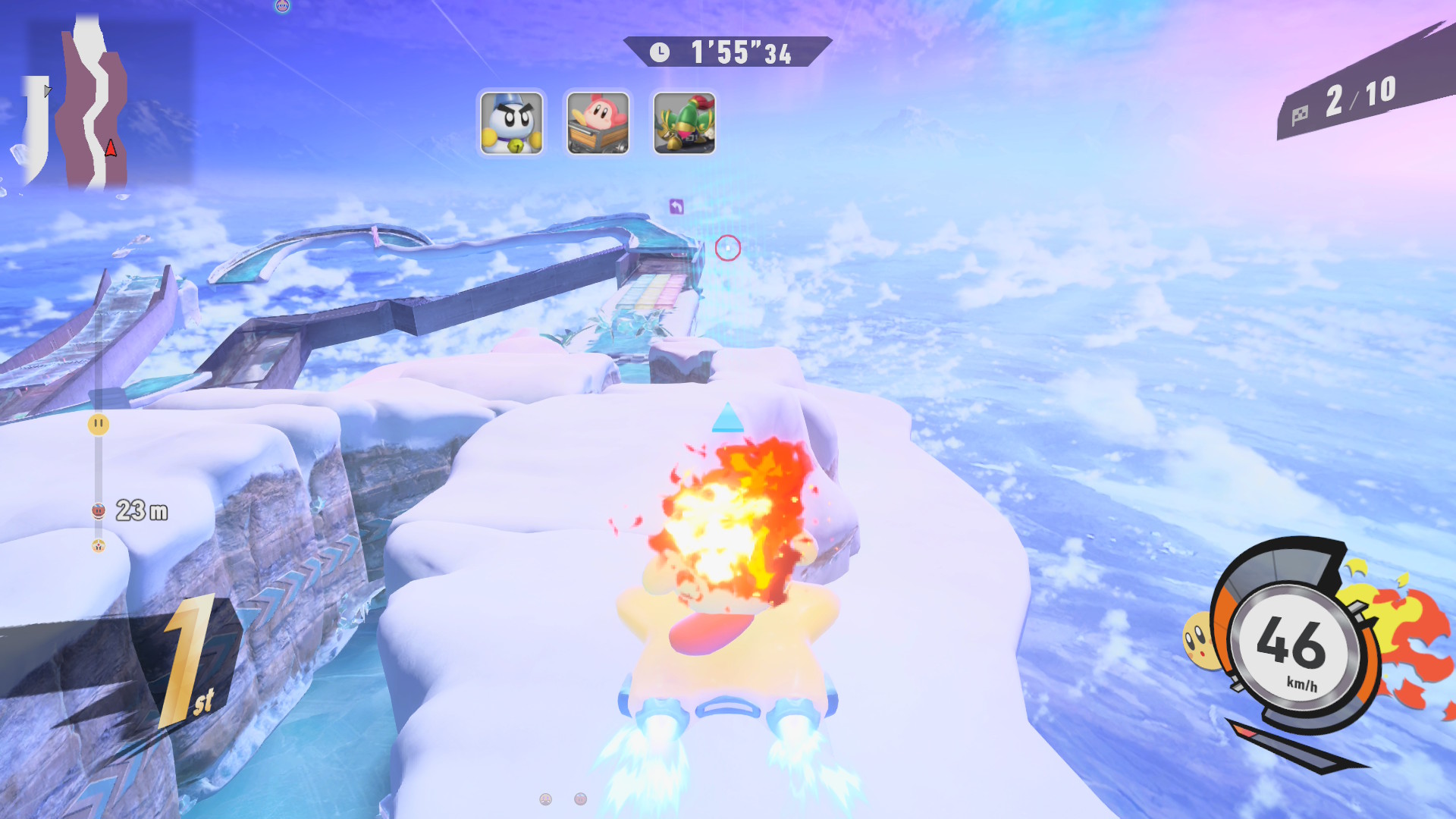
Task: Select the Chilly snowman rider portrait
Action: coord(512,123)
